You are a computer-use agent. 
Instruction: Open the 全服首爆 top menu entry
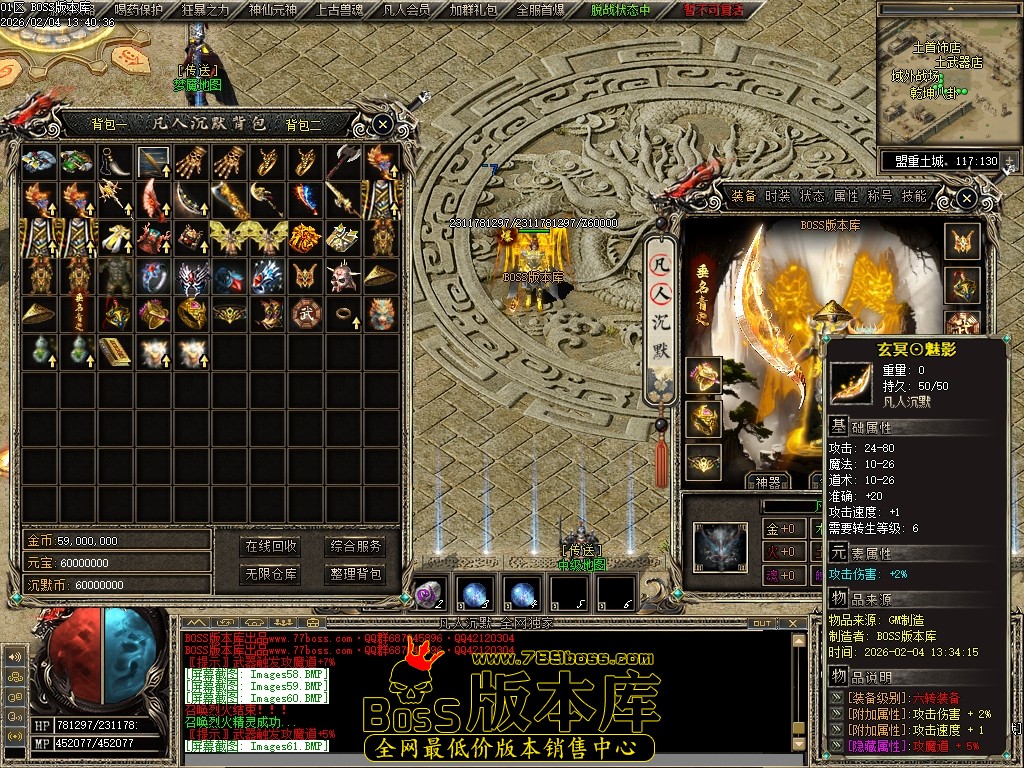click(541, 10)
